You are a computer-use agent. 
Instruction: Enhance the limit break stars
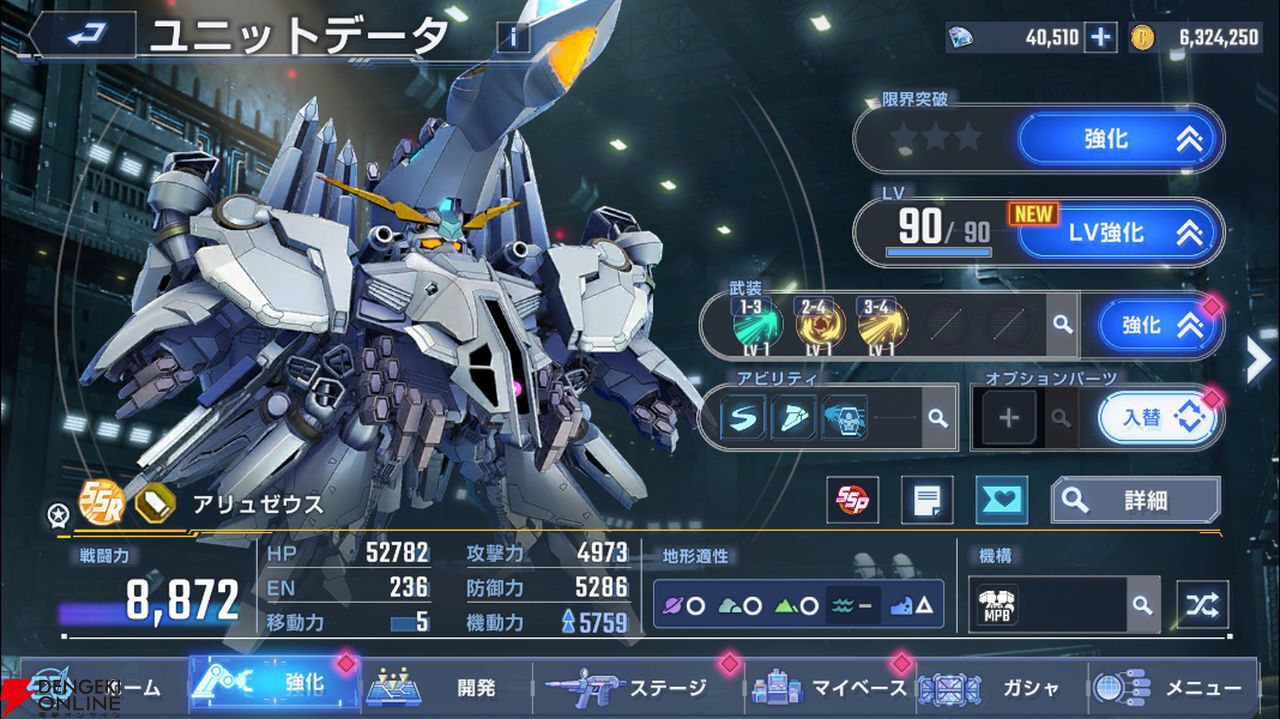pyautogui.click(x=1120, y=140)
